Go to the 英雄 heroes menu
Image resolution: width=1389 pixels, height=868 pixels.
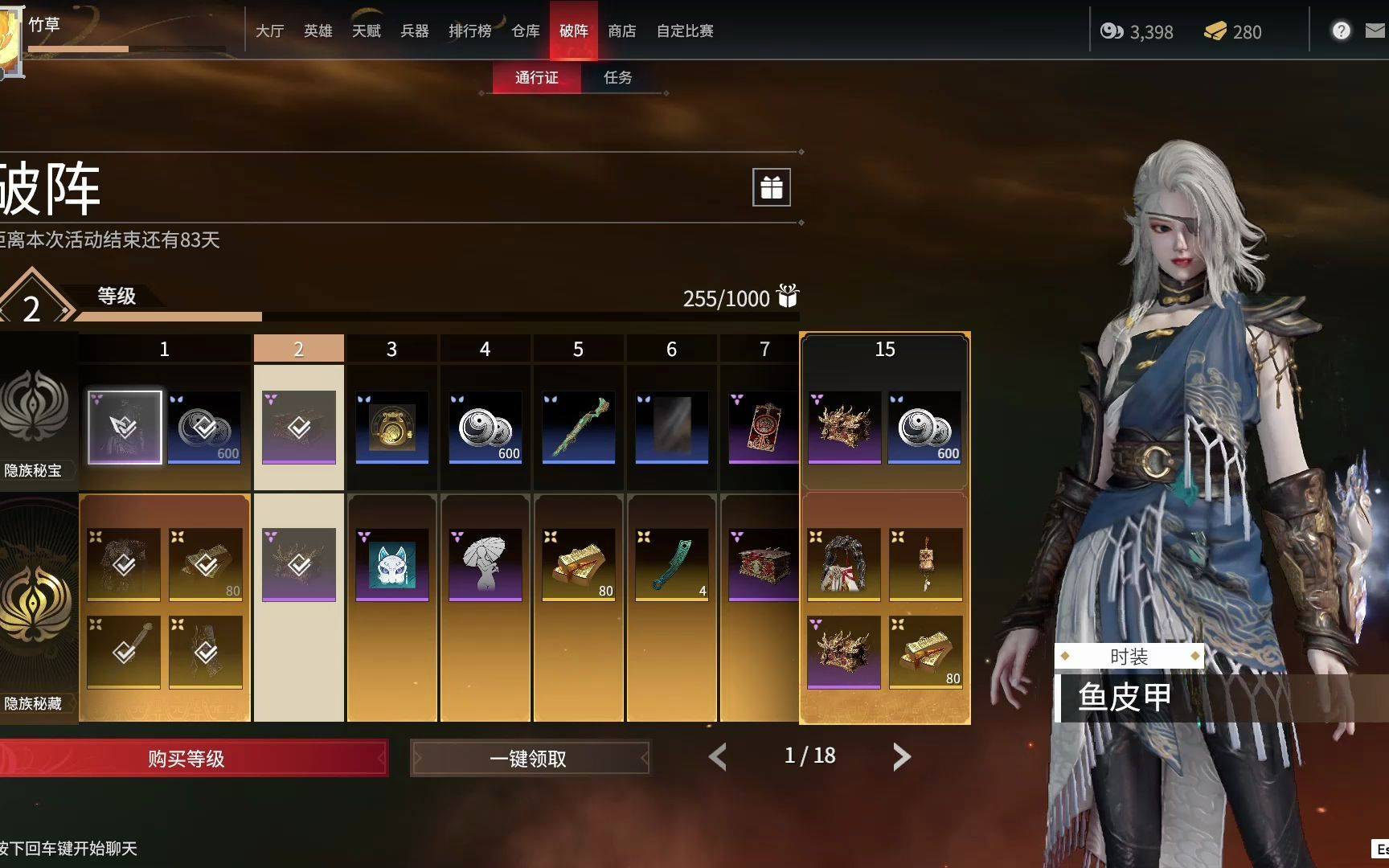(x=318, y=31)
